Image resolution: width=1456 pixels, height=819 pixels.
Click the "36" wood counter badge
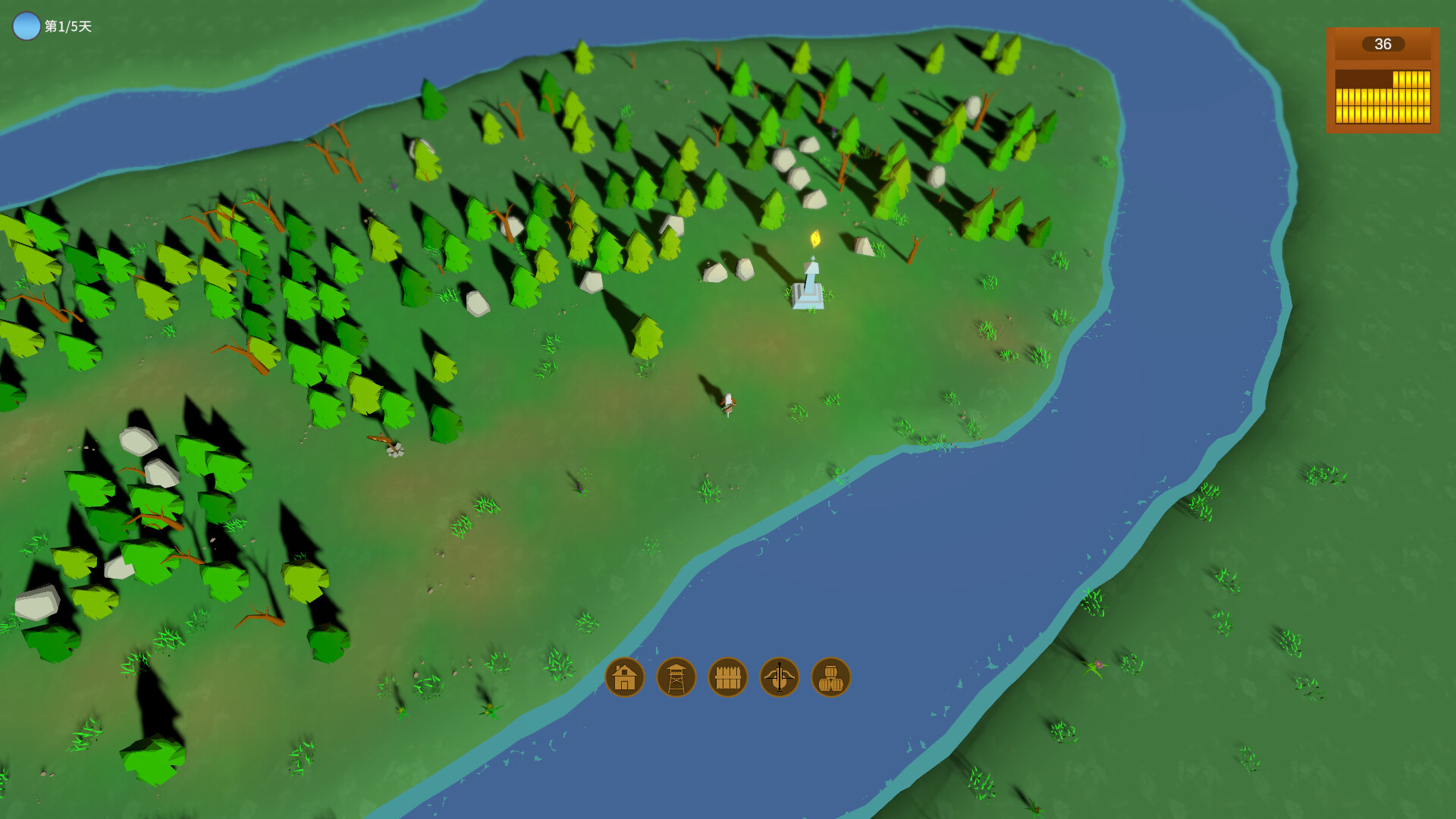(1382, 45)
